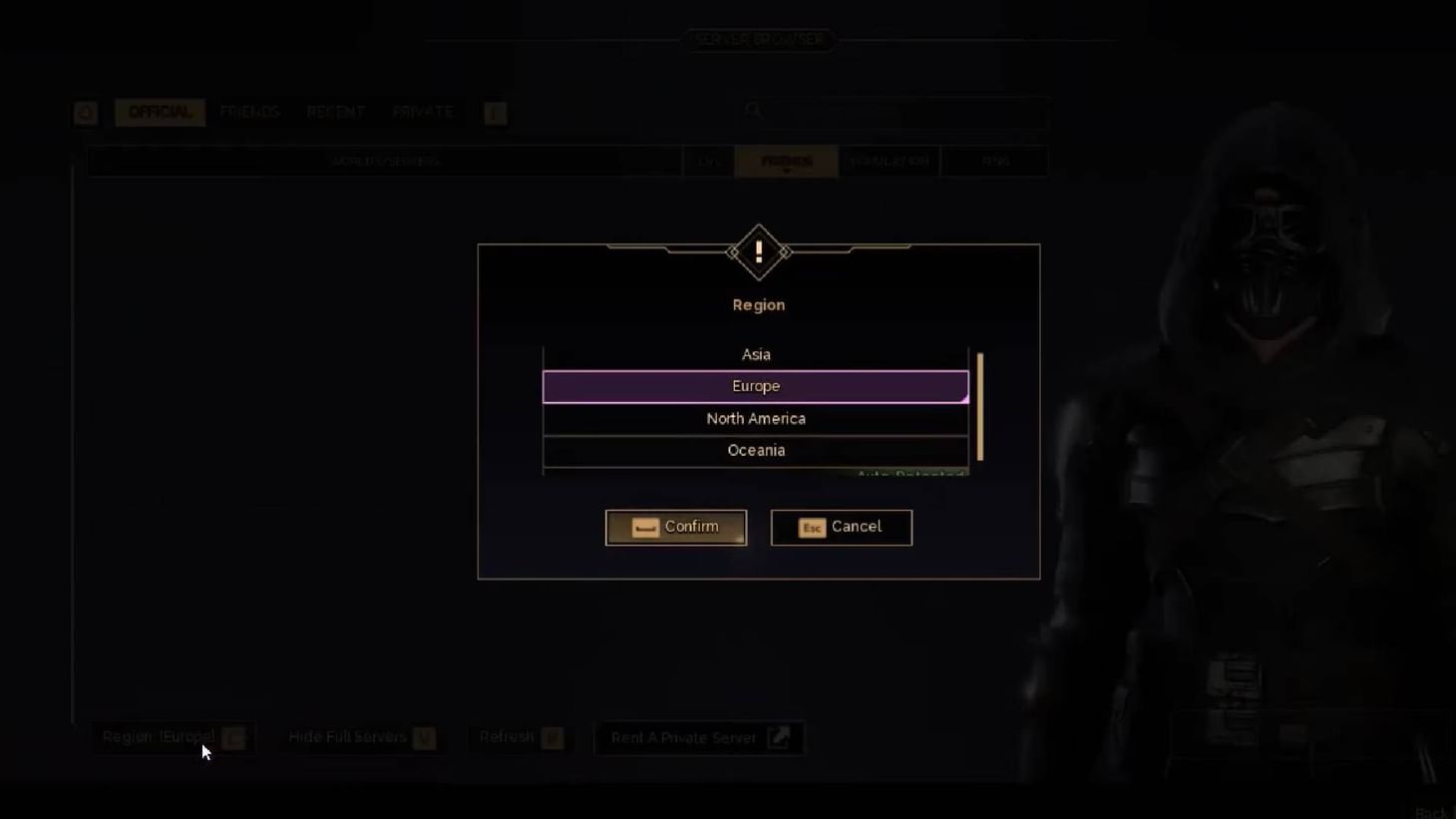Click the Esc key icon on Cancel button
This screenshot has height=819, width=1456.
point(810,528)
